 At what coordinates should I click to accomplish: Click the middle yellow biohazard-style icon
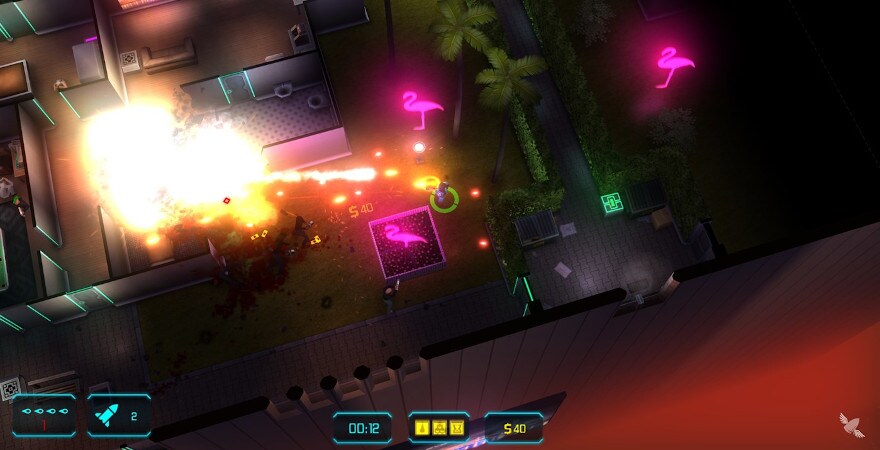441,428
